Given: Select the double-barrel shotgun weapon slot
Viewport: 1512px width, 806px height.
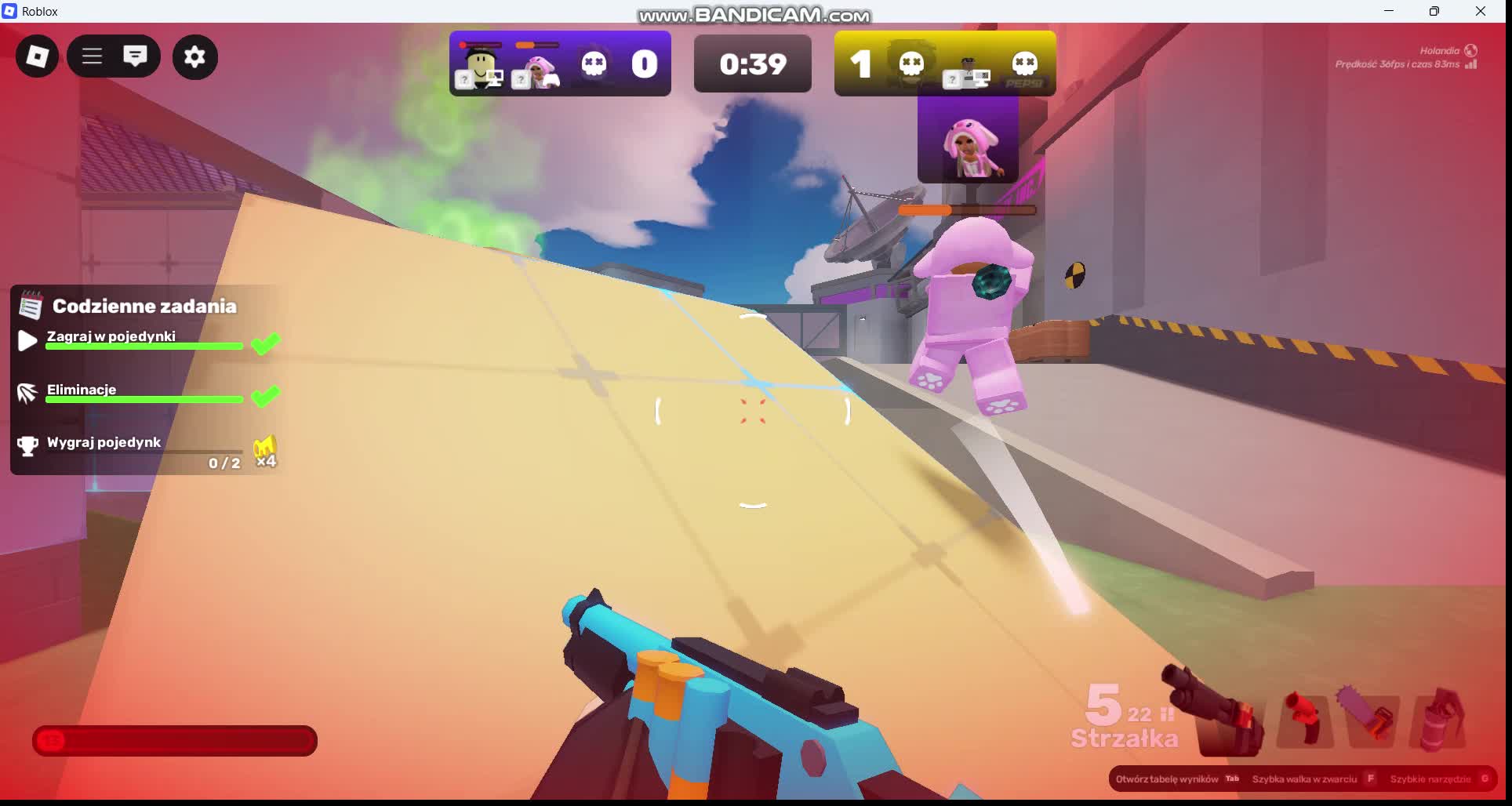Looking at the screenshot, I should coord(1218,713).
